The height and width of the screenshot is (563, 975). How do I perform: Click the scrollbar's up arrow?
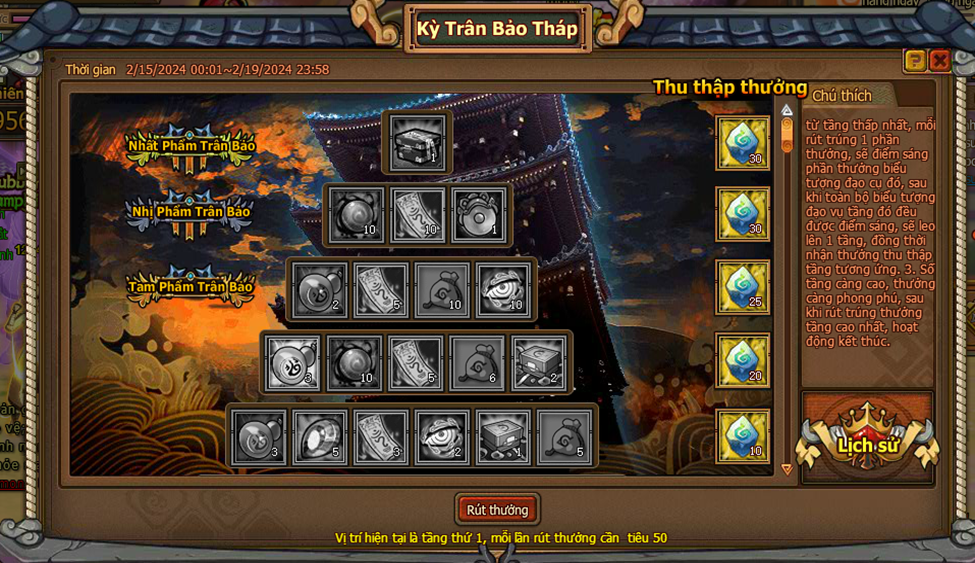(x=787, y=110)
